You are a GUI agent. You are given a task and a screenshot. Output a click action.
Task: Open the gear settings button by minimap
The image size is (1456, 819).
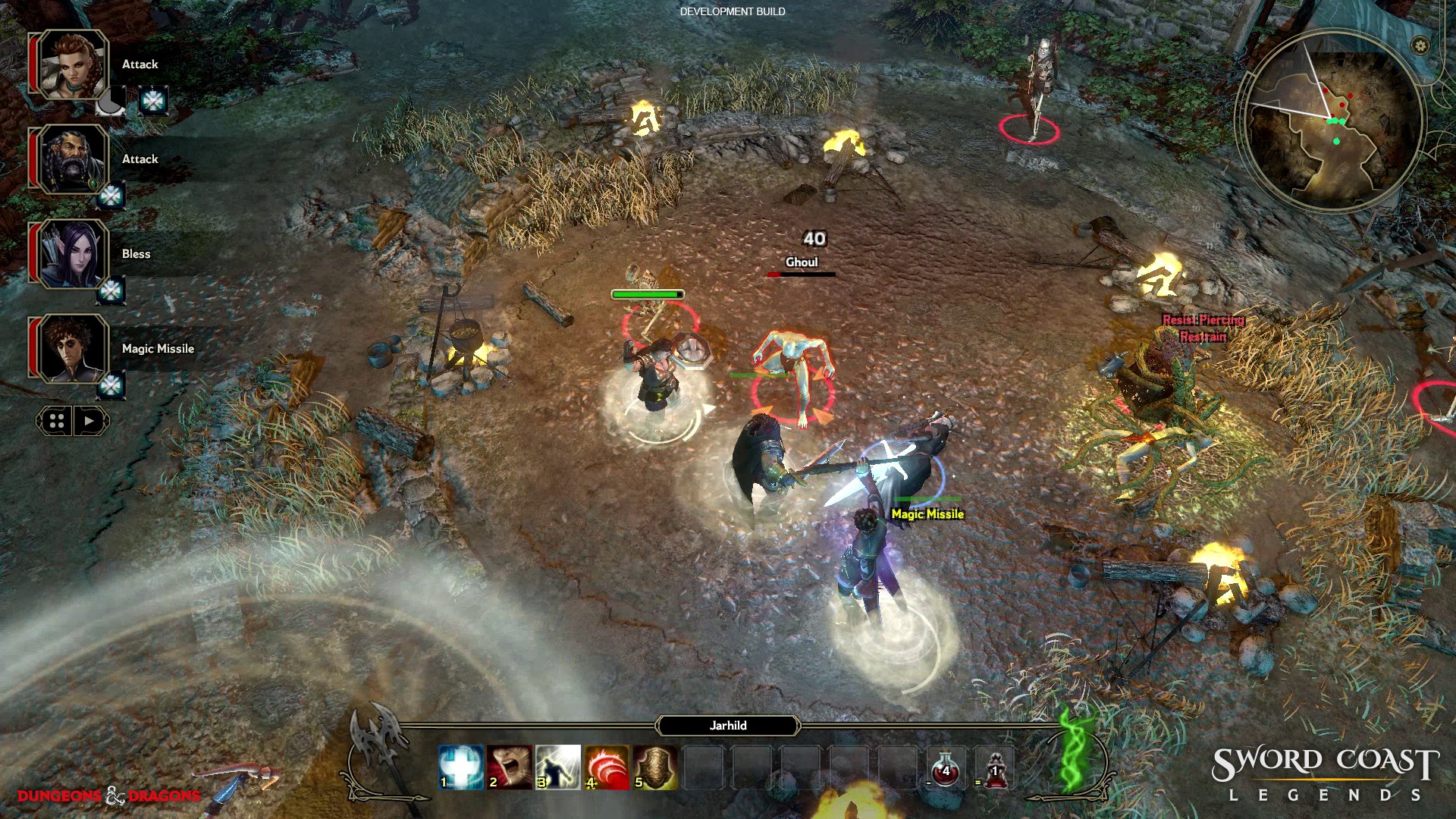[1420, 45]
